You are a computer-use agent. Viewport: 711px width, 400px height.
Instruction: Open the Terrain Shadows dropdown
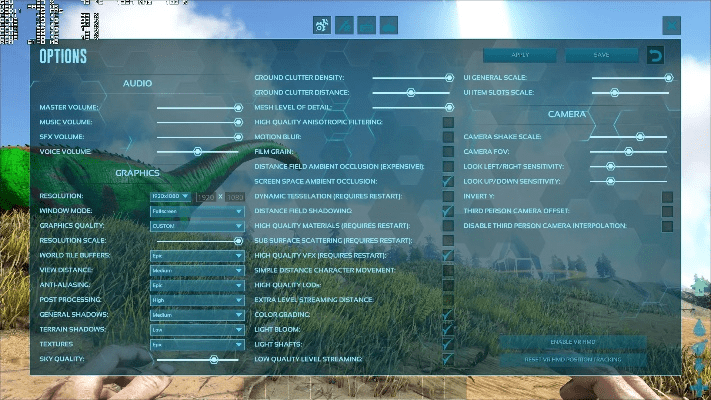(x=196, y=329)
